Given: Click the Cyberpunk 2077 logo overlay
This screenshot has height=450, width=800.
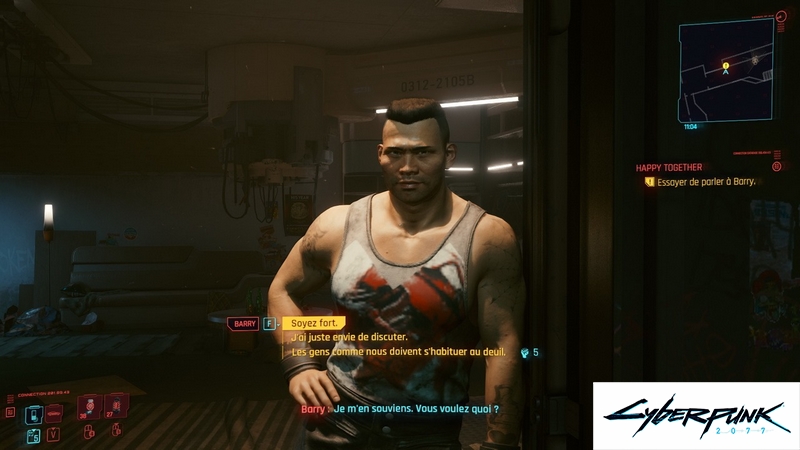Looking at the screenshot, I should tap(695, 415).
